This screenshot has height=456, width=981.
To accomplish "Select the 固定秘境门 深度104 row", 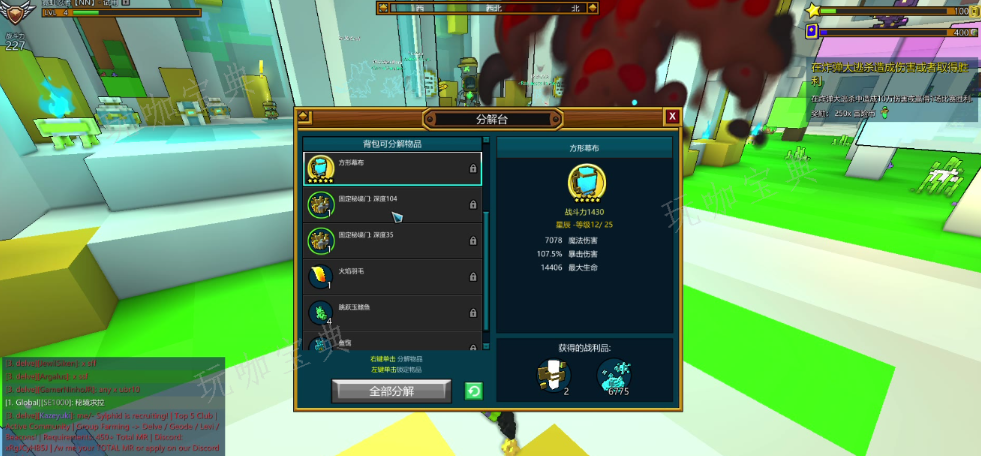I will point(392,205).
